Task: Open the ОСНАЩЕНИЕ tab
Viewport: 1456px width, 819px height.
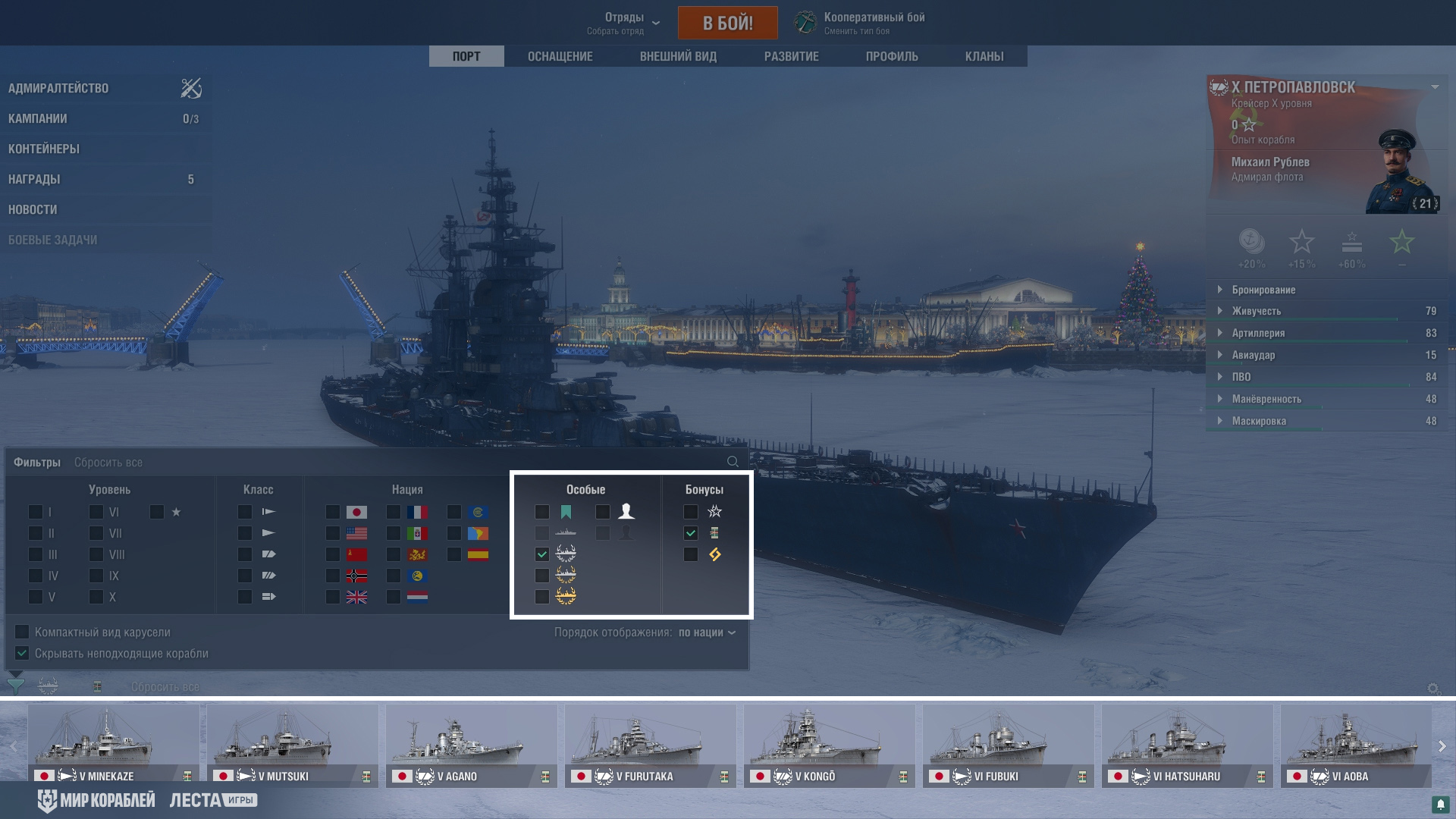Action: pos(560,56)
